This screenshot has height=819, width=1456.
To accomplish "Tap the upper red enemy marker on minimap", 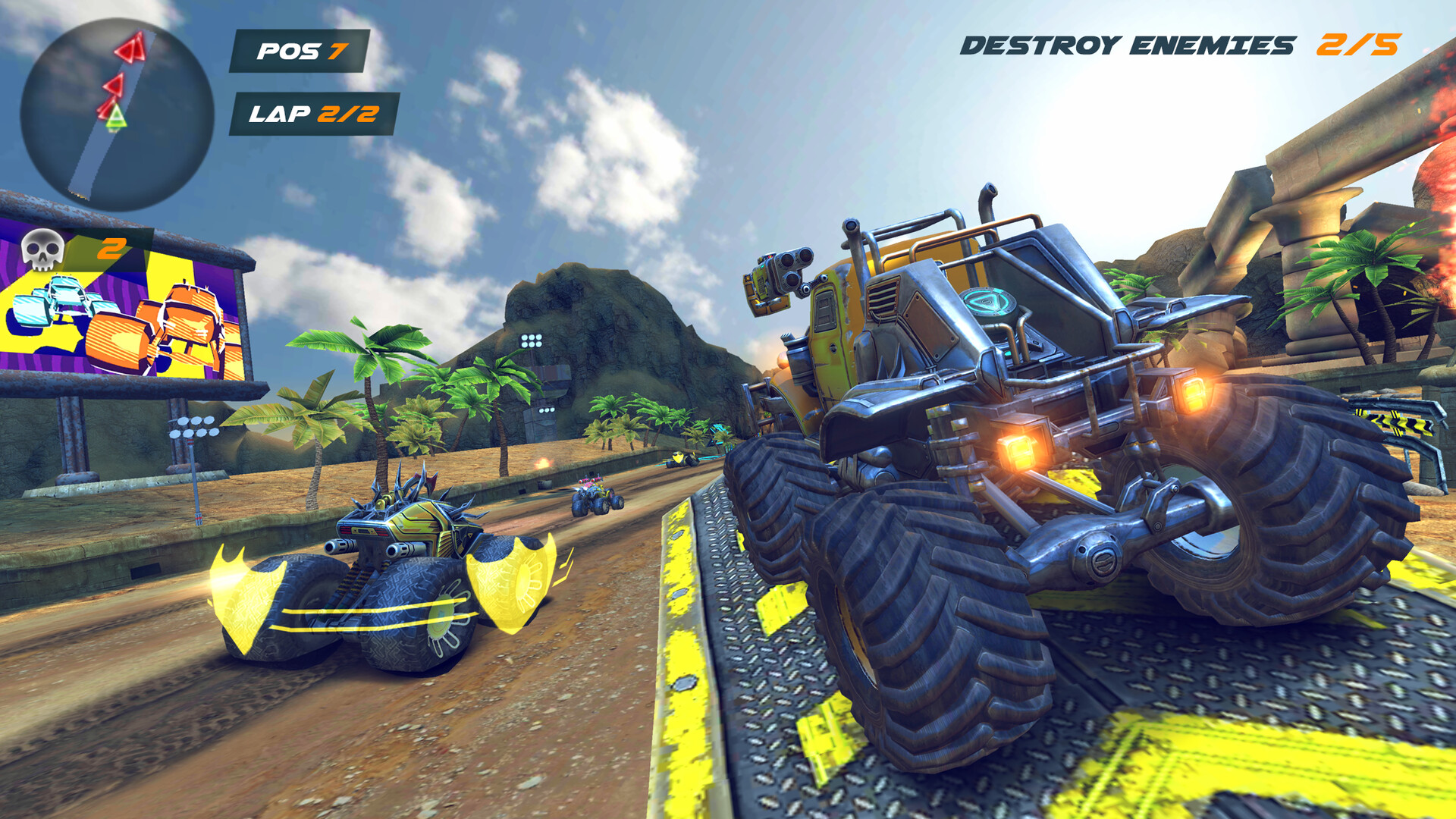I will click(x=129, y=47).
